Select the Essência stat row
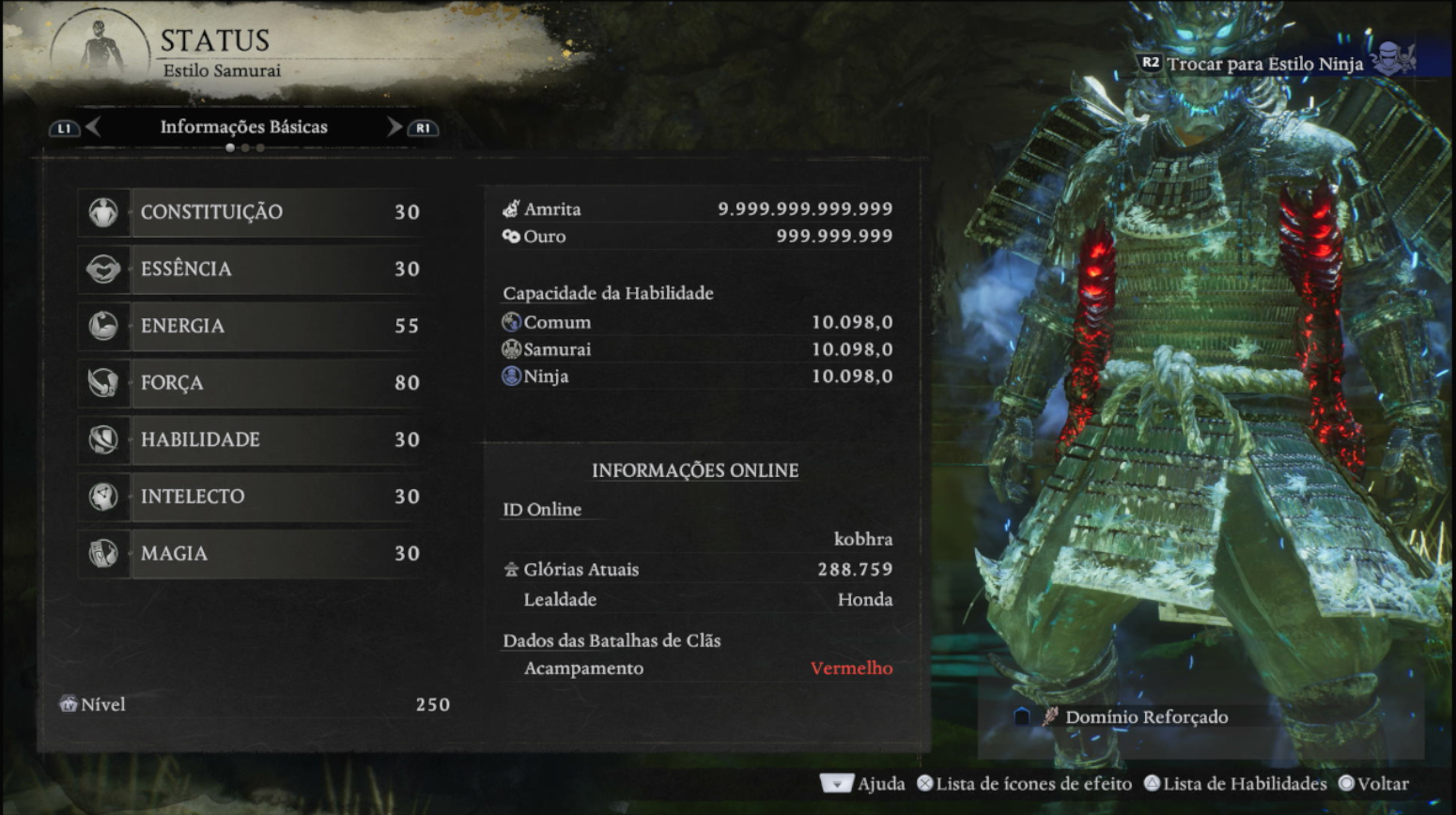 tap(254, 269)
